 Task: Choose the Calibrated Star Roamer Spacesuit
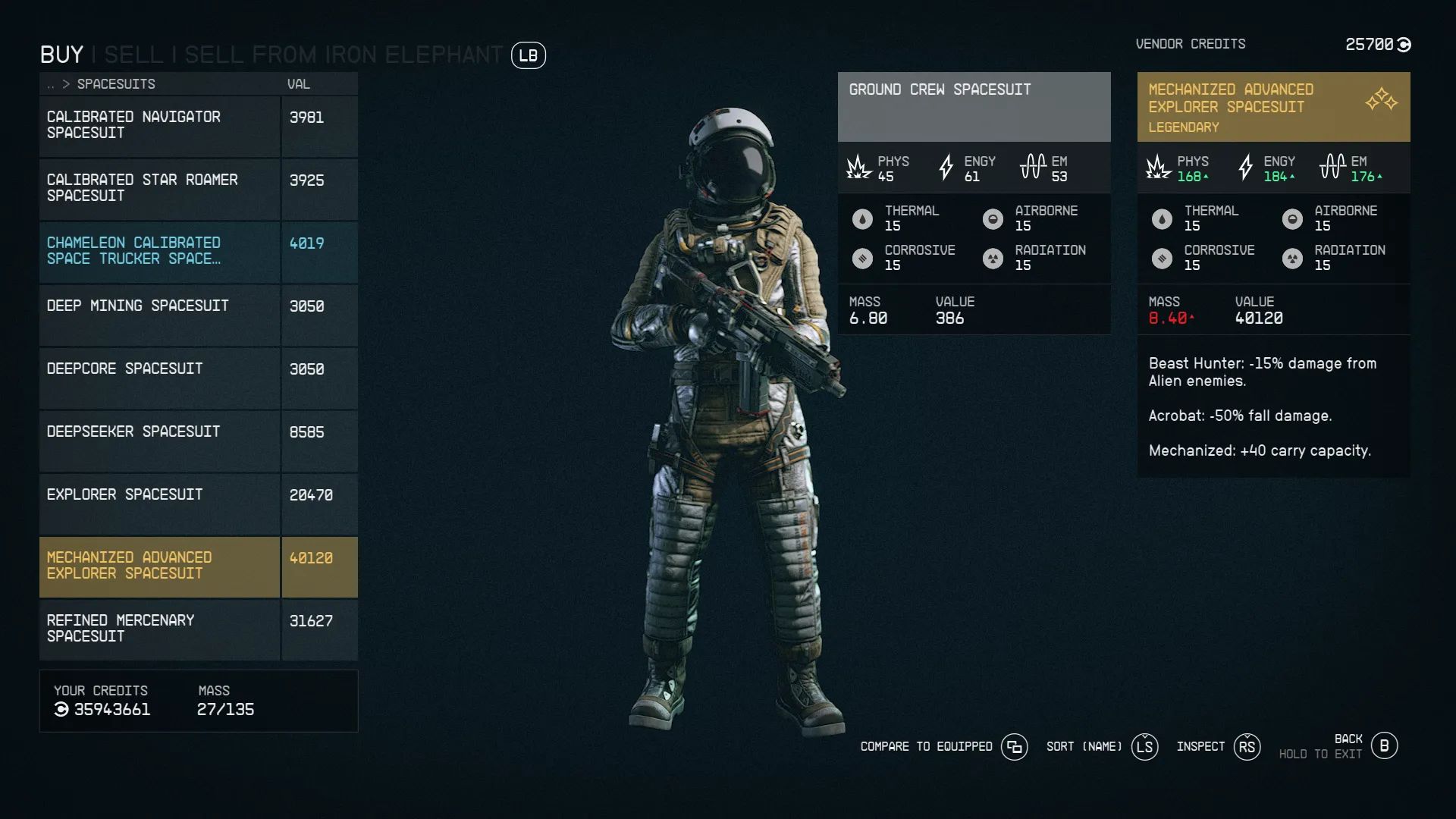(x=159, y=188)
